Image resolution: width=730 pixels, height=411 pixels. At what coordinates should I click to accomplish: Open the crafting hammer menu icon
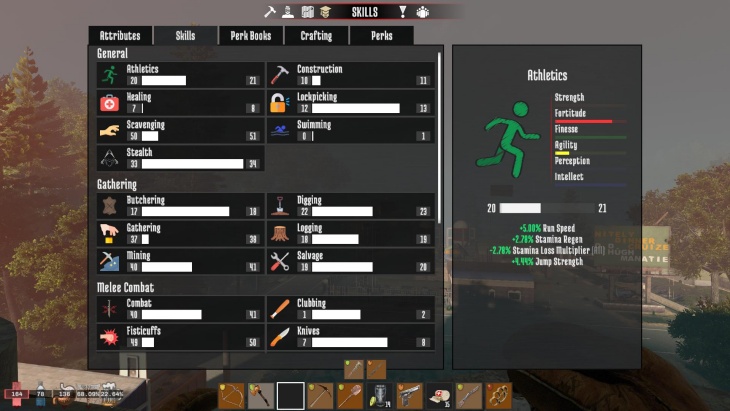coord(269,12)
